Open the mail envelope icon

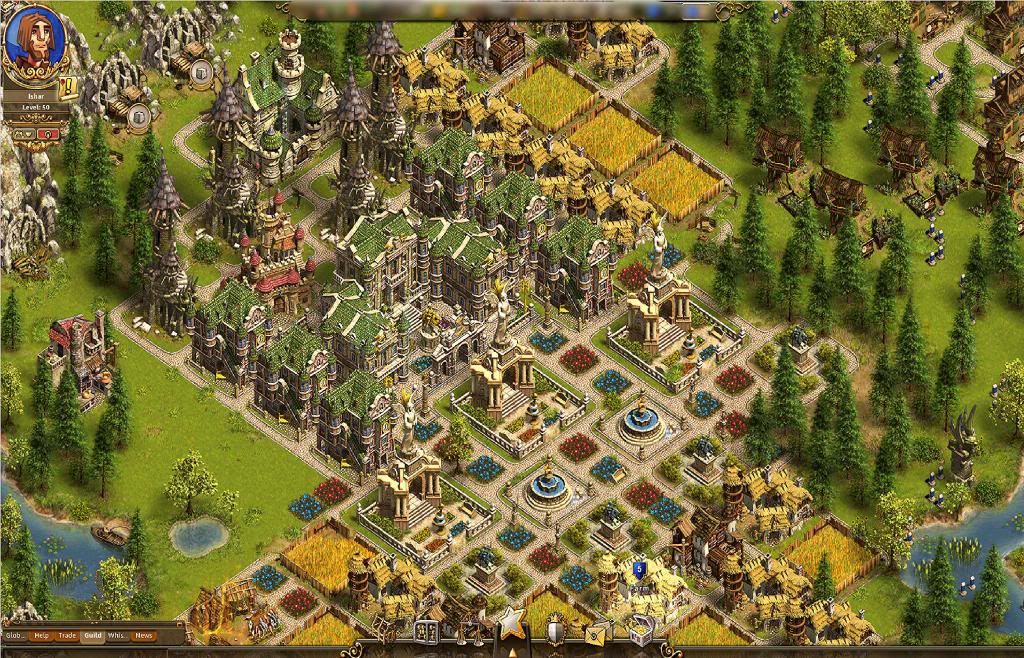tap(597, 631)
